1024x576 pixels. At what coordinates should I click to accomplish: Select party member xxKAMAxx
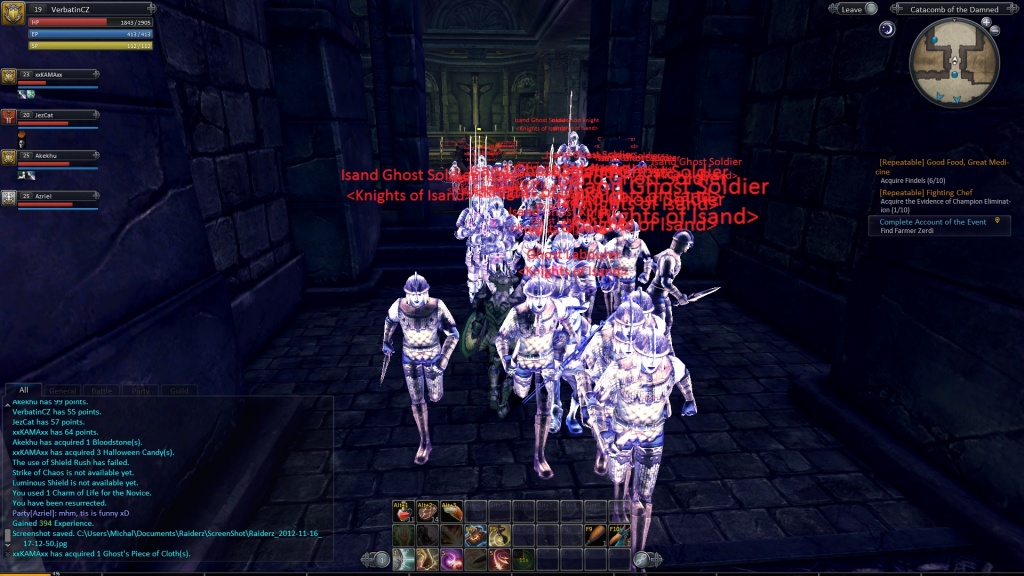50,75
